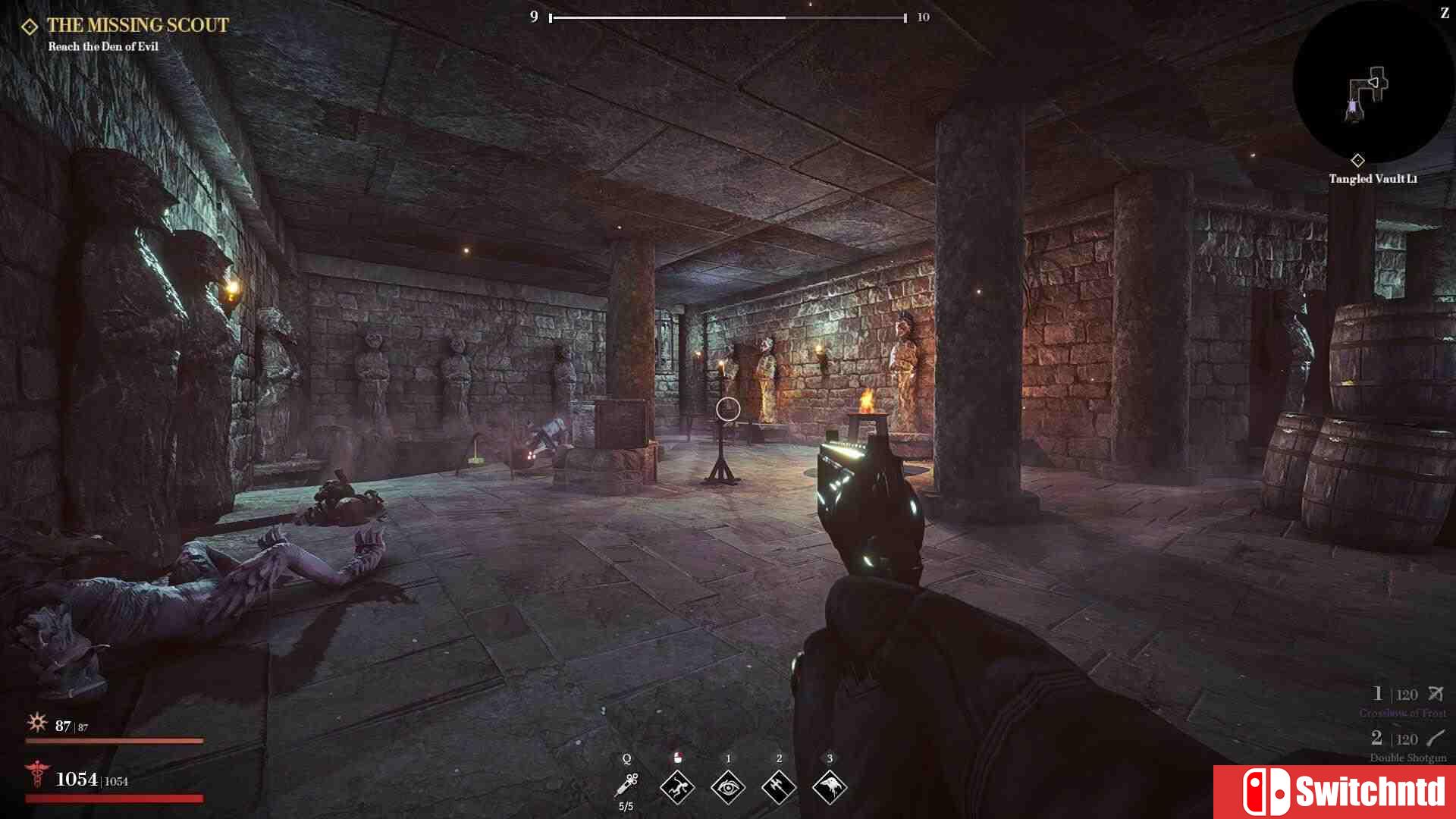Select The Missing Scout quest tracker

tap(137, 26)
